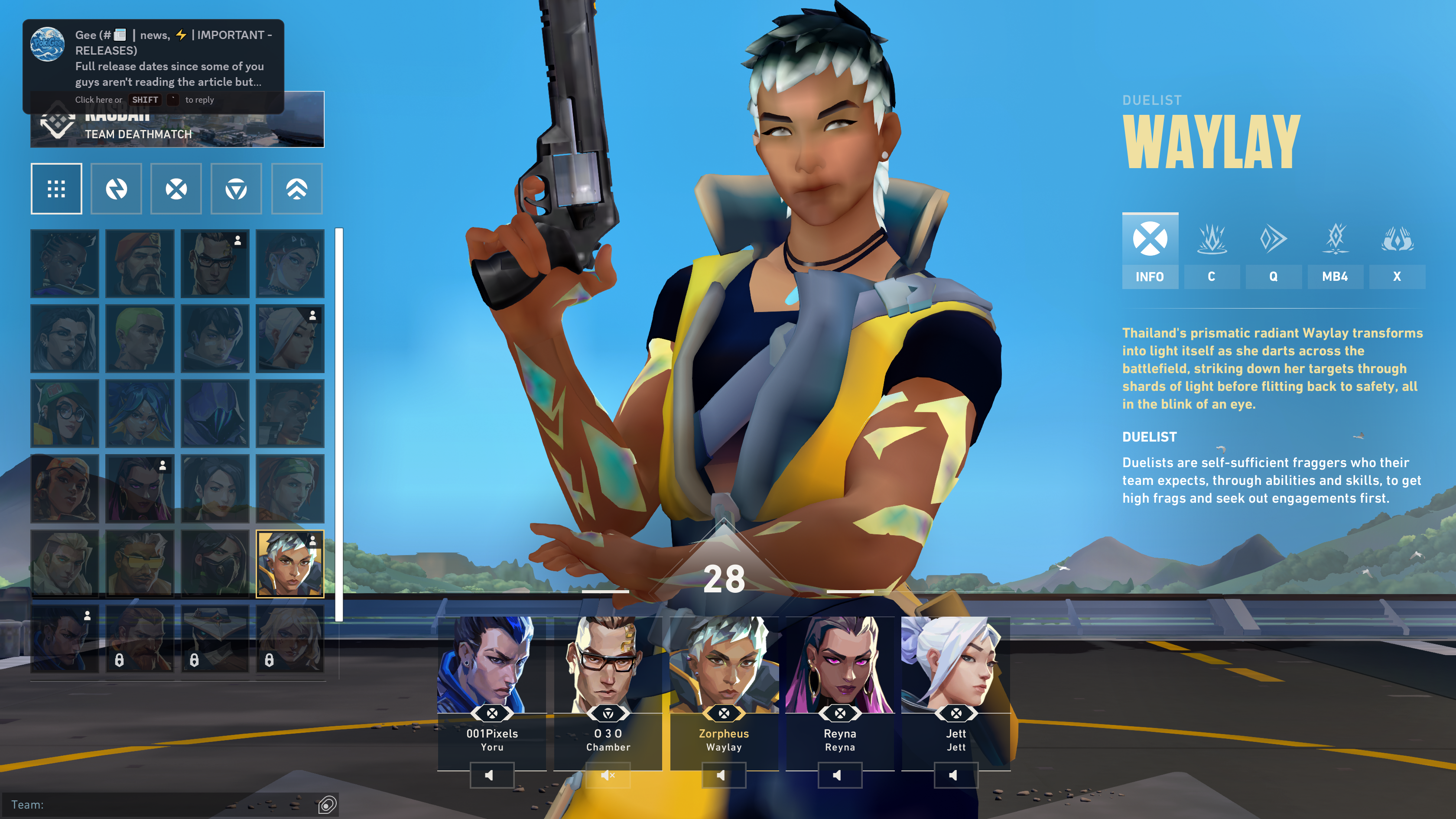This screenshot has height=819, width=1456.
Task: Select Brimstone's agent portrait
Action: tap(140, 263)
